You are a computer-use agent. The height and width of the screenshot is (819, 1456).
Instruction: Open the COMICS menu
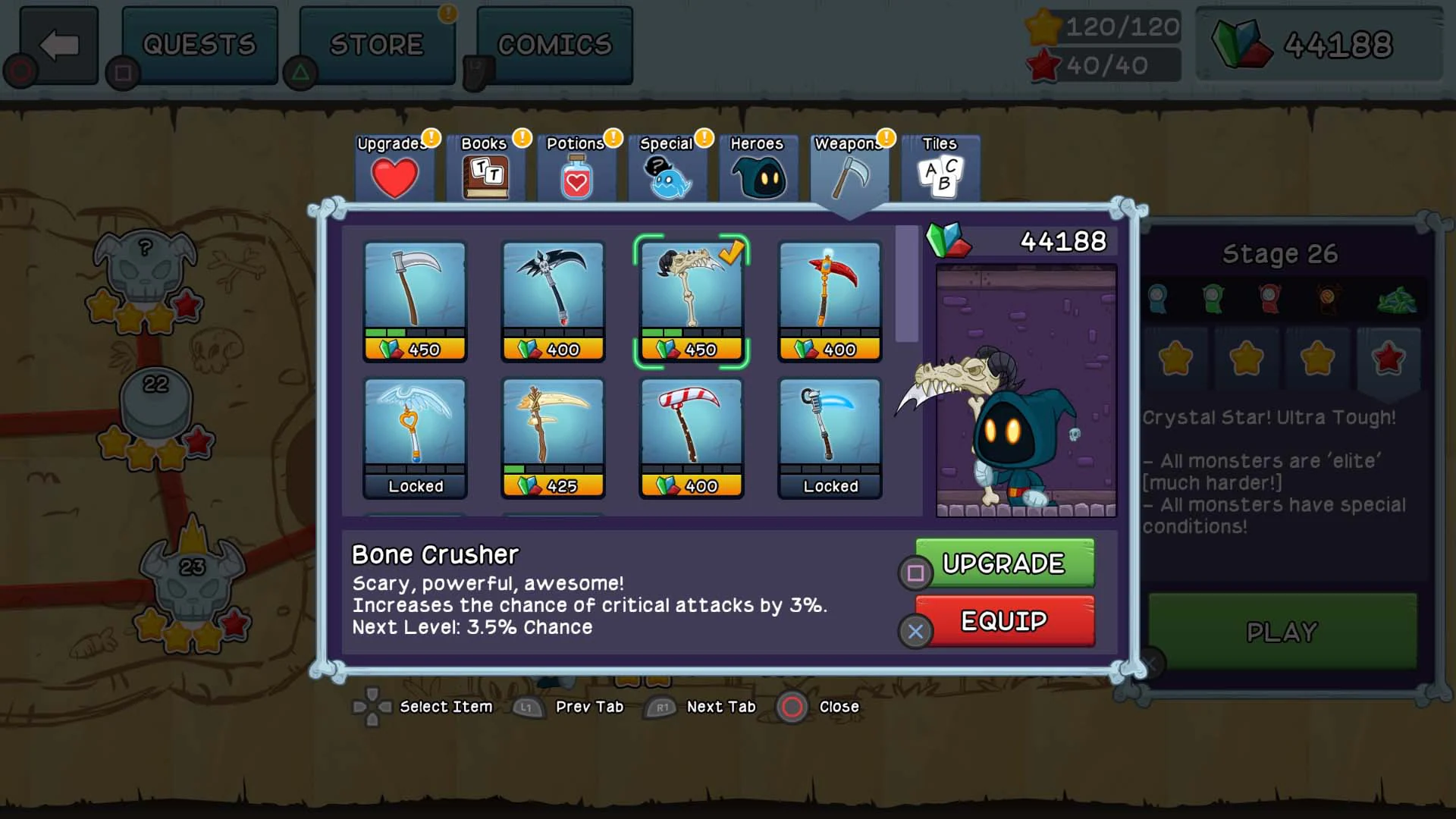coord(554,43)
